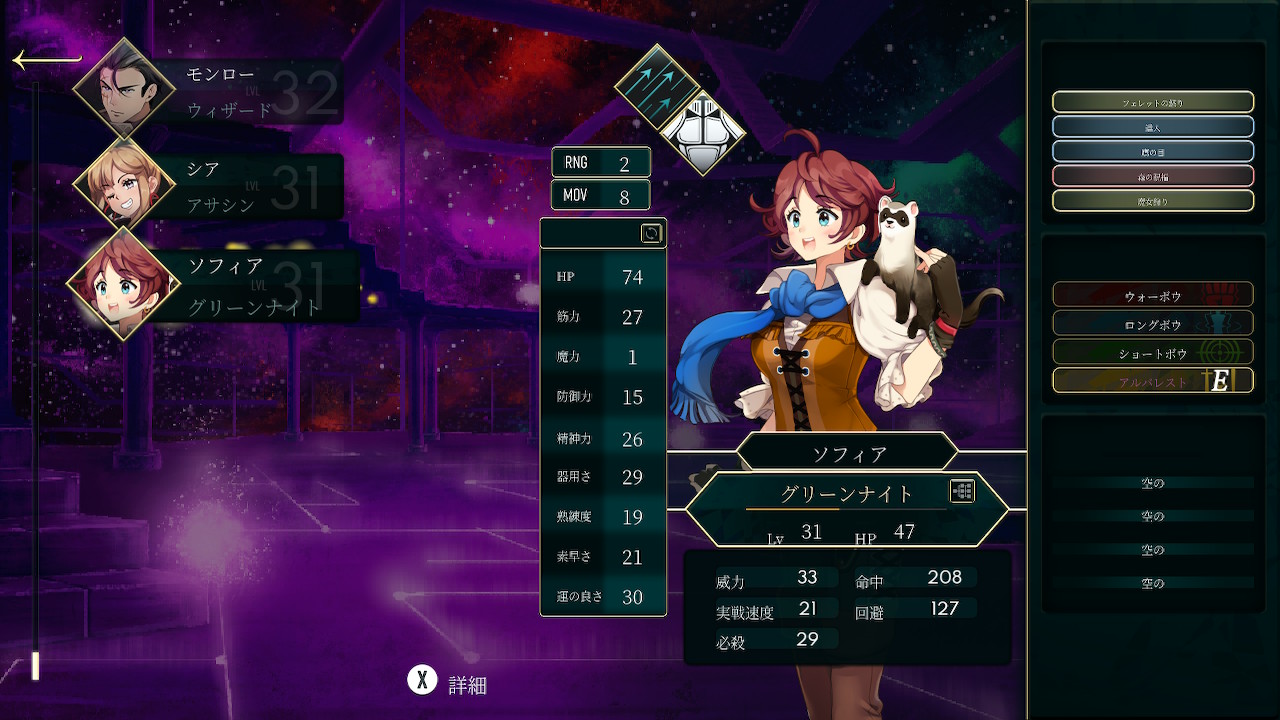Select the ウォーボウ weapon
This screenshot has height=720, width=1280.
[1152, 295]
